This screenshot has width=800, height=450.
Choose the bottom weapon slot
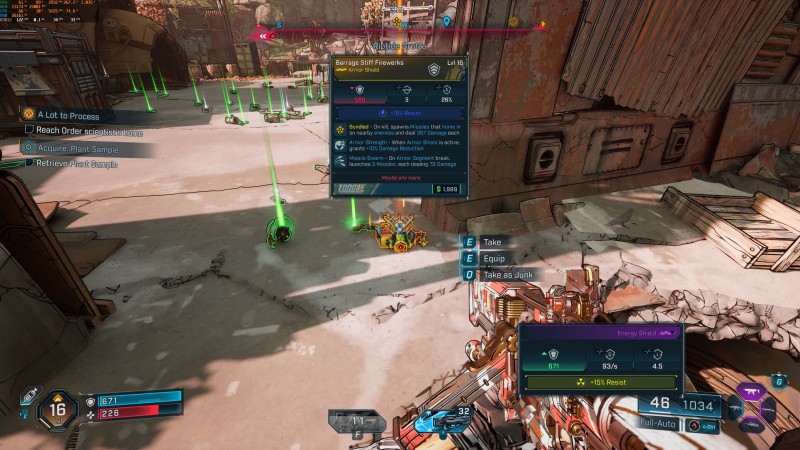[x=750, y=425]
